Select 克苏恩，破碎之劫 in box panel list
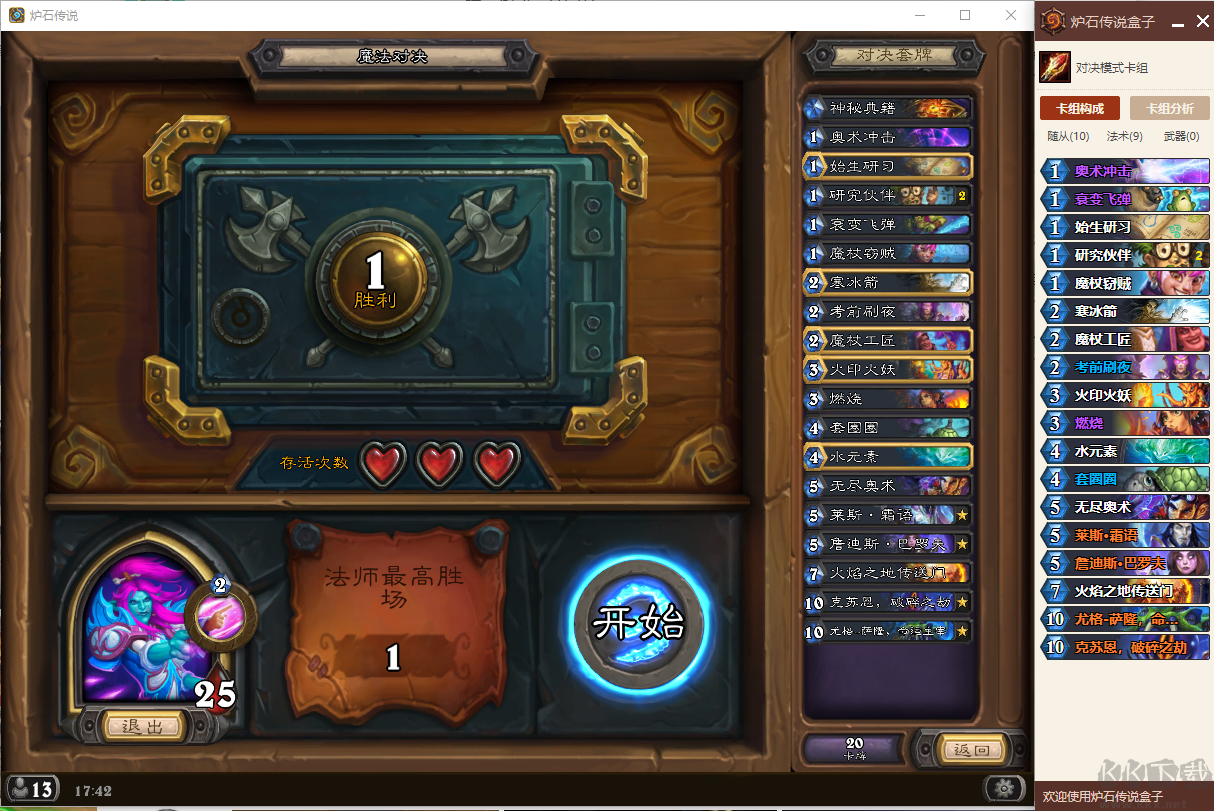1214x811 pixels. [x=1125, y=647]
